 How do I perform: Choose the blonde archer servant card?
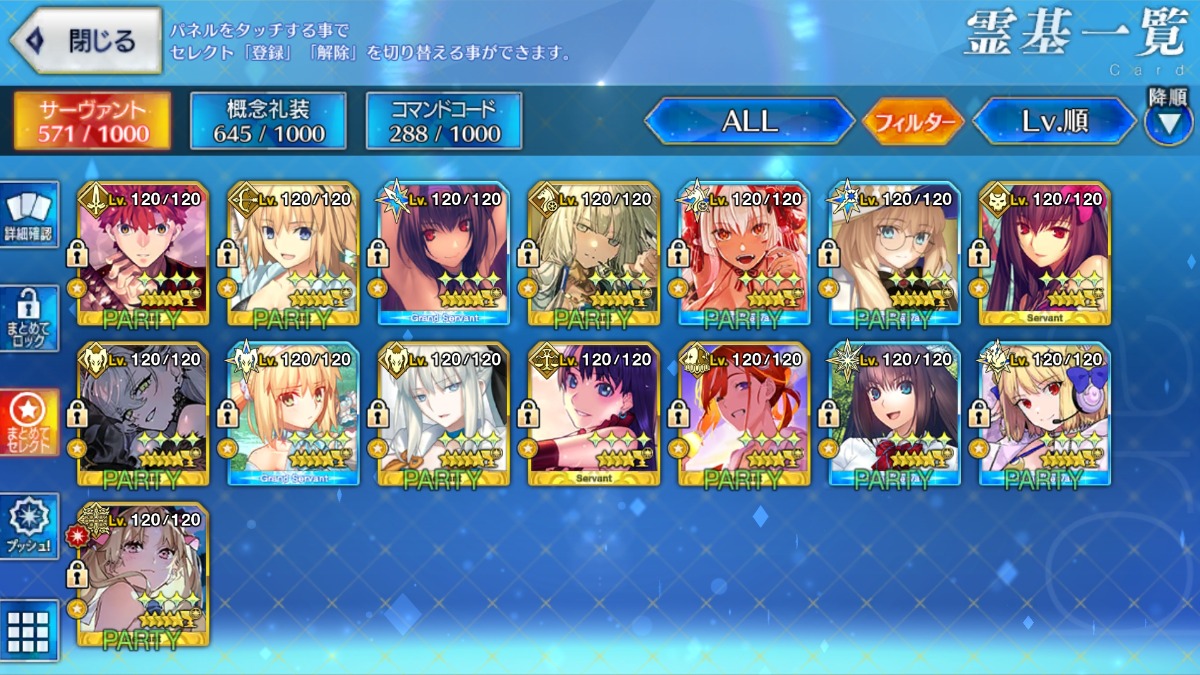(293, 254)
